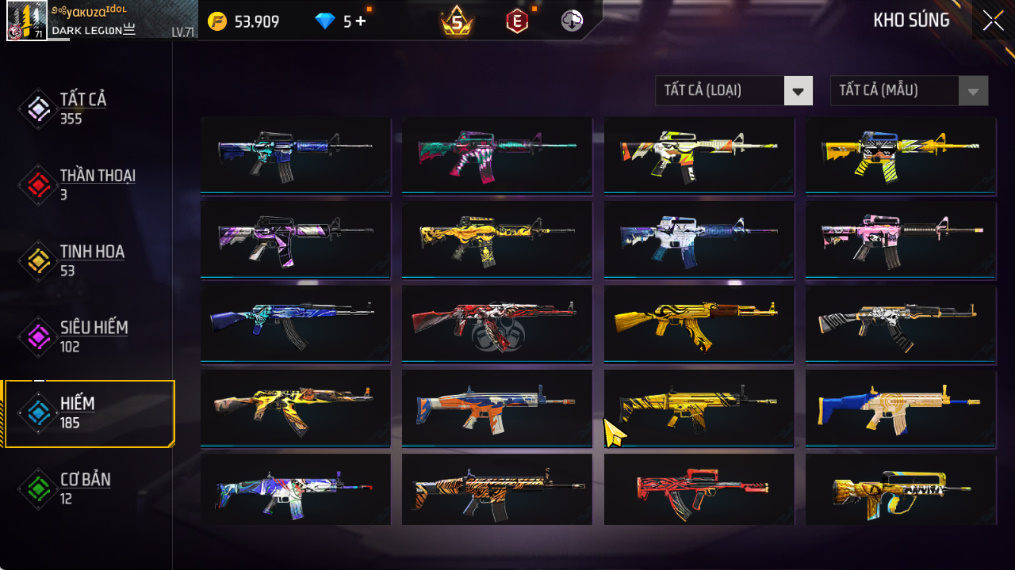
Task: Open the Tất Cả (Loại) type dropdown
Action: click(733, 91)
